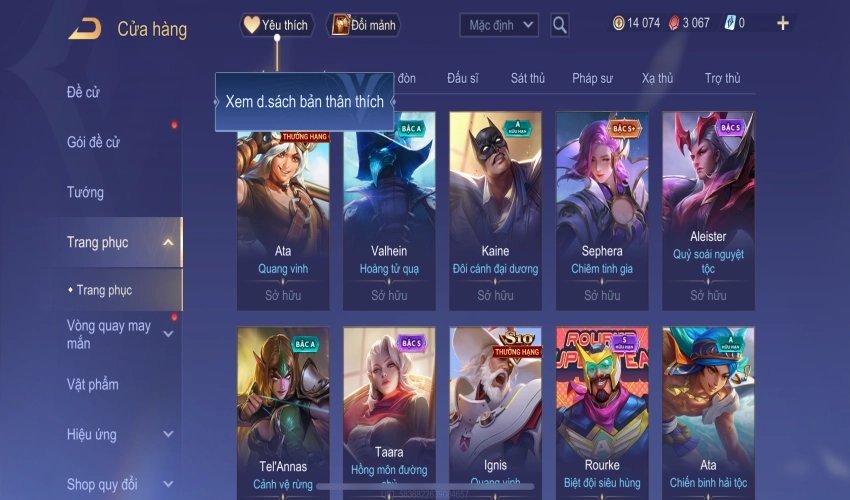Open the Vật phẩm items section
The image size is (850, 500).
coord(92,384)
